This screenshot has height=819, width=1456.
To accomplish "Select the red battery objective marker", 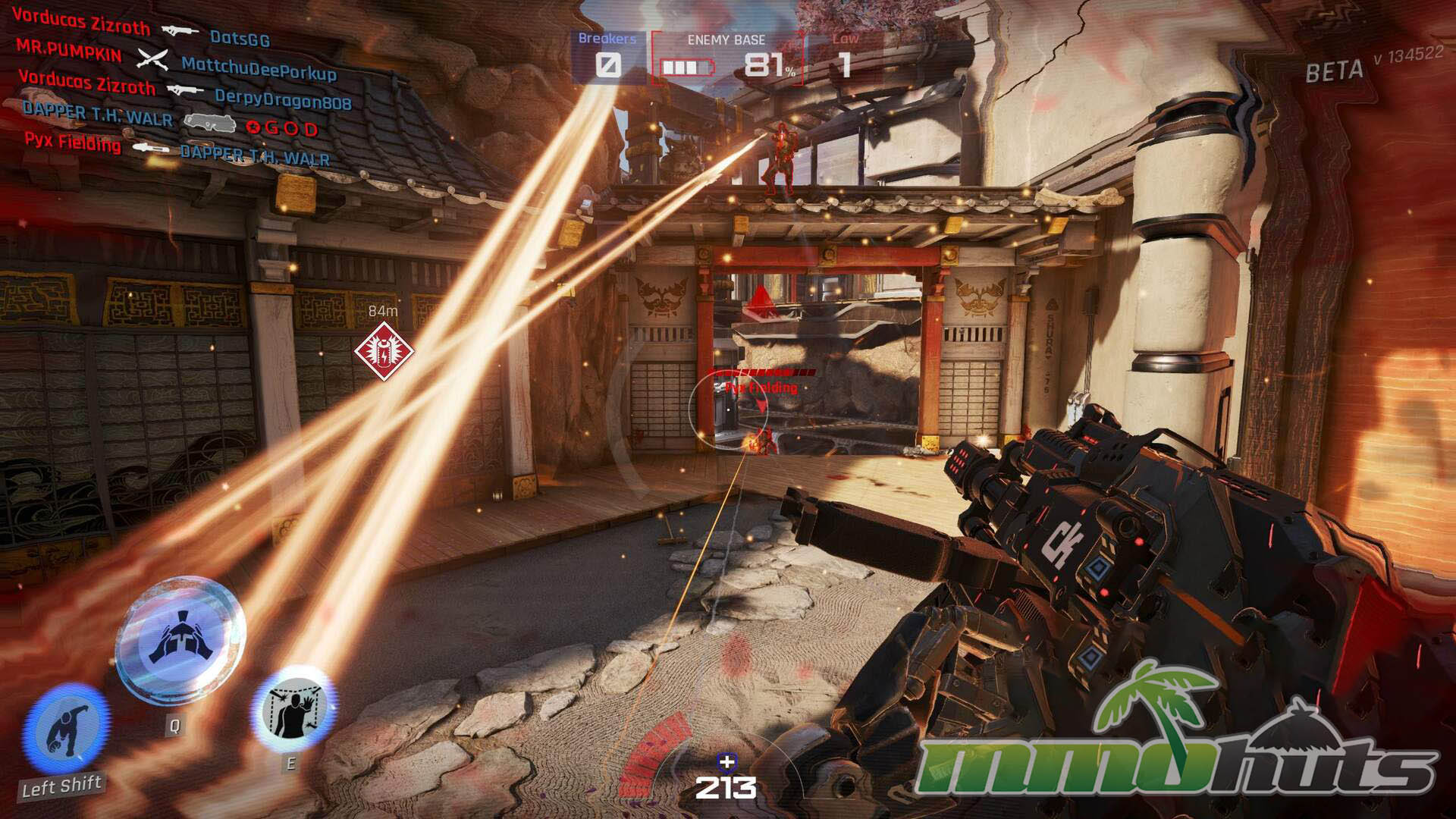I will (384, 351).
